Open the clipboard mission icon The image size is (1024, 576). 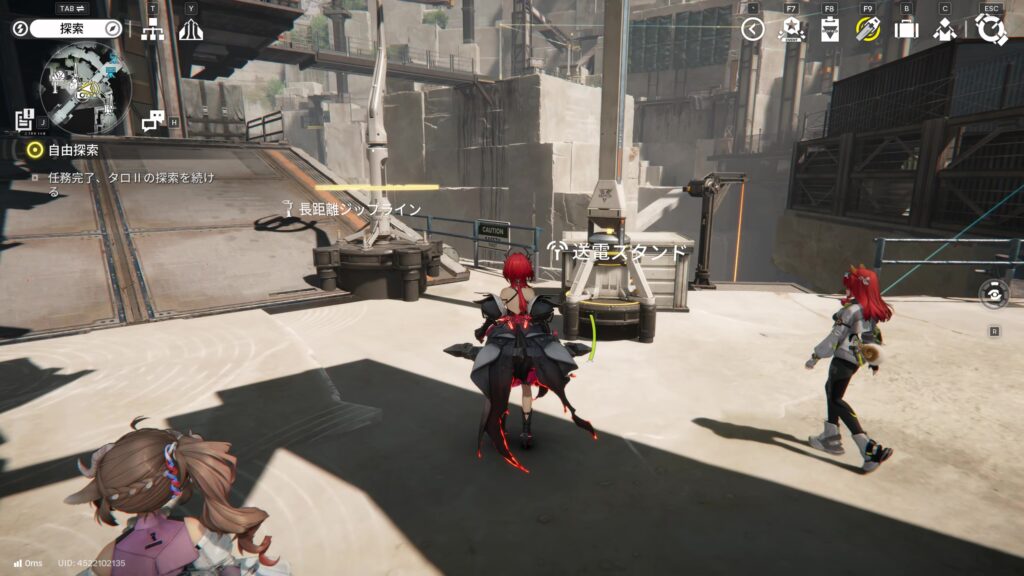[x=829, y=29]
